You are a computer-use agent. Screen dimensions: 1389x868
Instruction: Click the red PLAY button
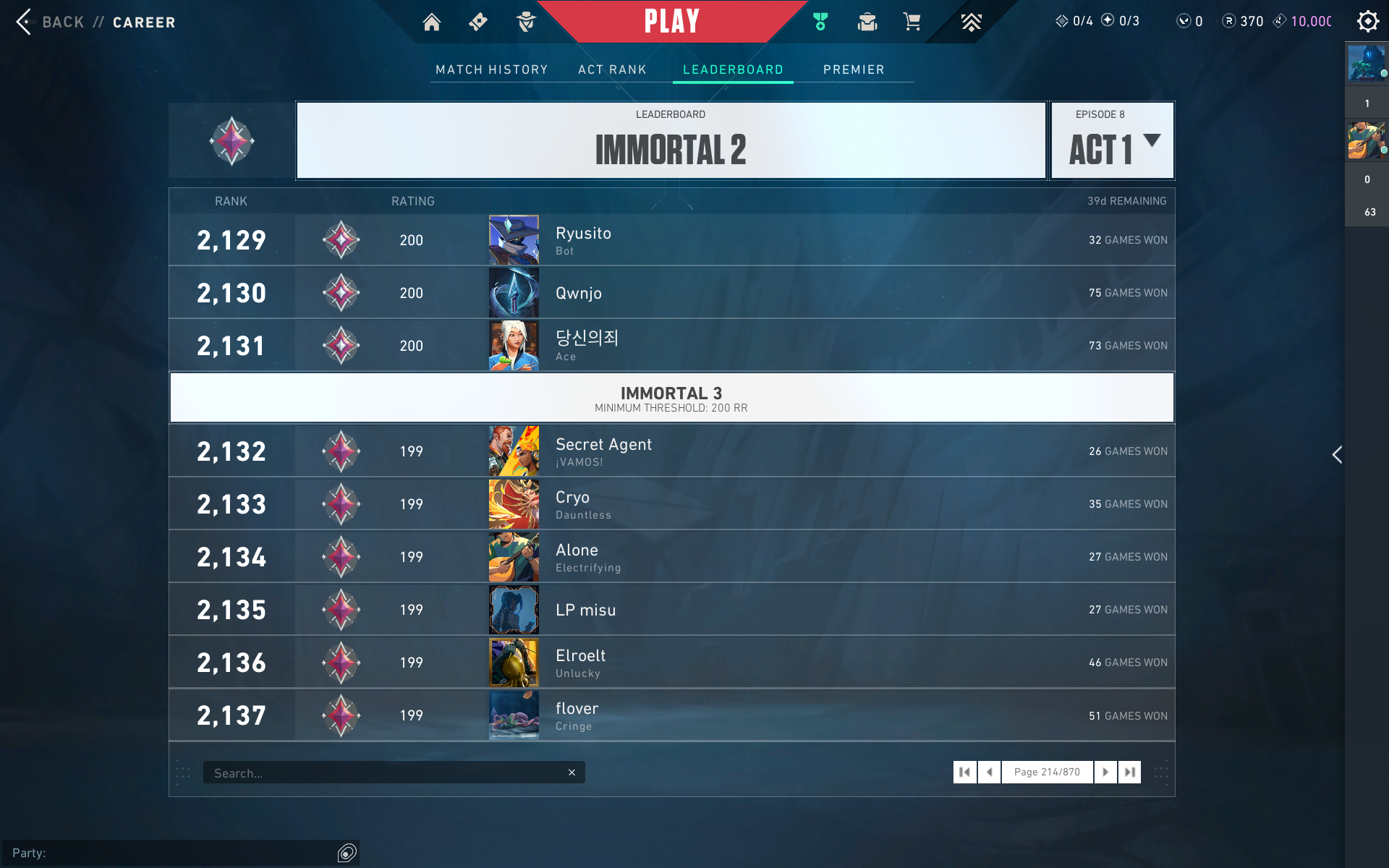click(671, 21)
